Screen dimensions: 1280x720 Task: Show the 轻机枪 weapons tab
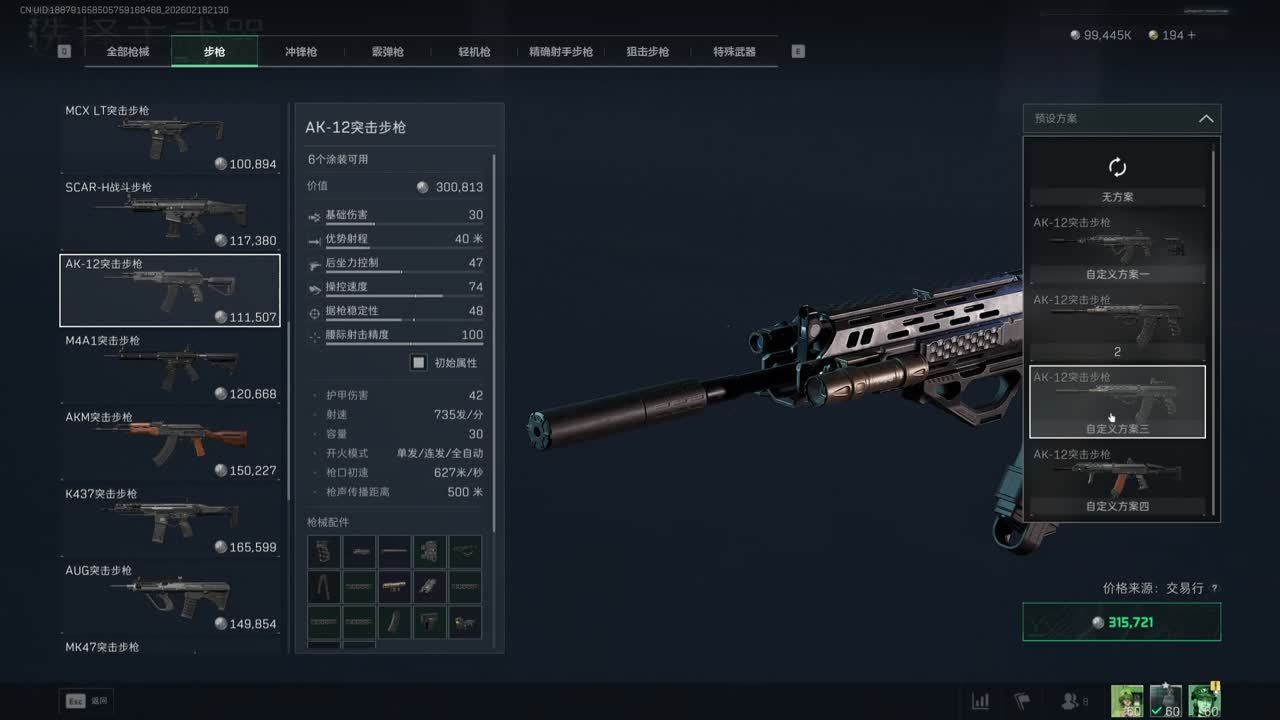(474, 52)
